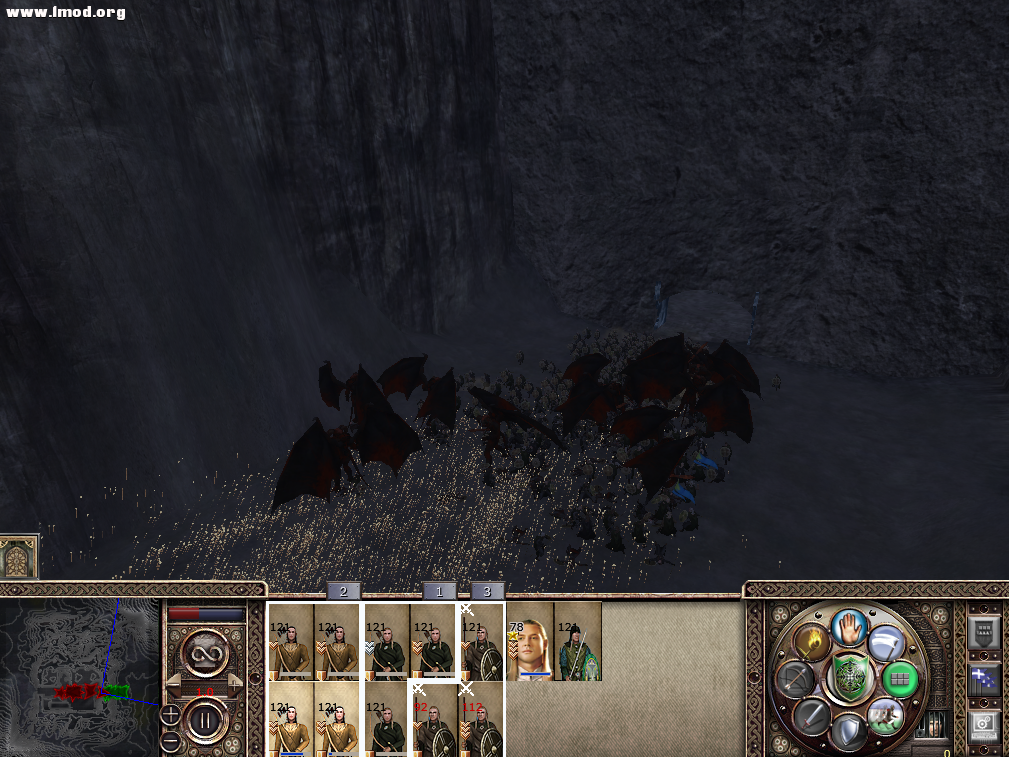Select the wounded unit card showing 92 men
This screenshot has height=757, width=1009.
point(434,719)
